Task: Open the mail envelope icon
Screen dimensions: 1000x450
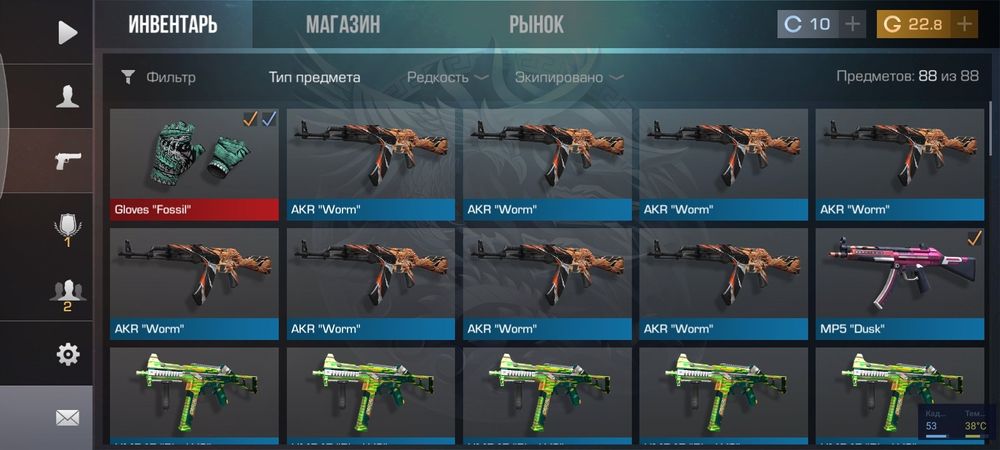Action: [67, 418]
